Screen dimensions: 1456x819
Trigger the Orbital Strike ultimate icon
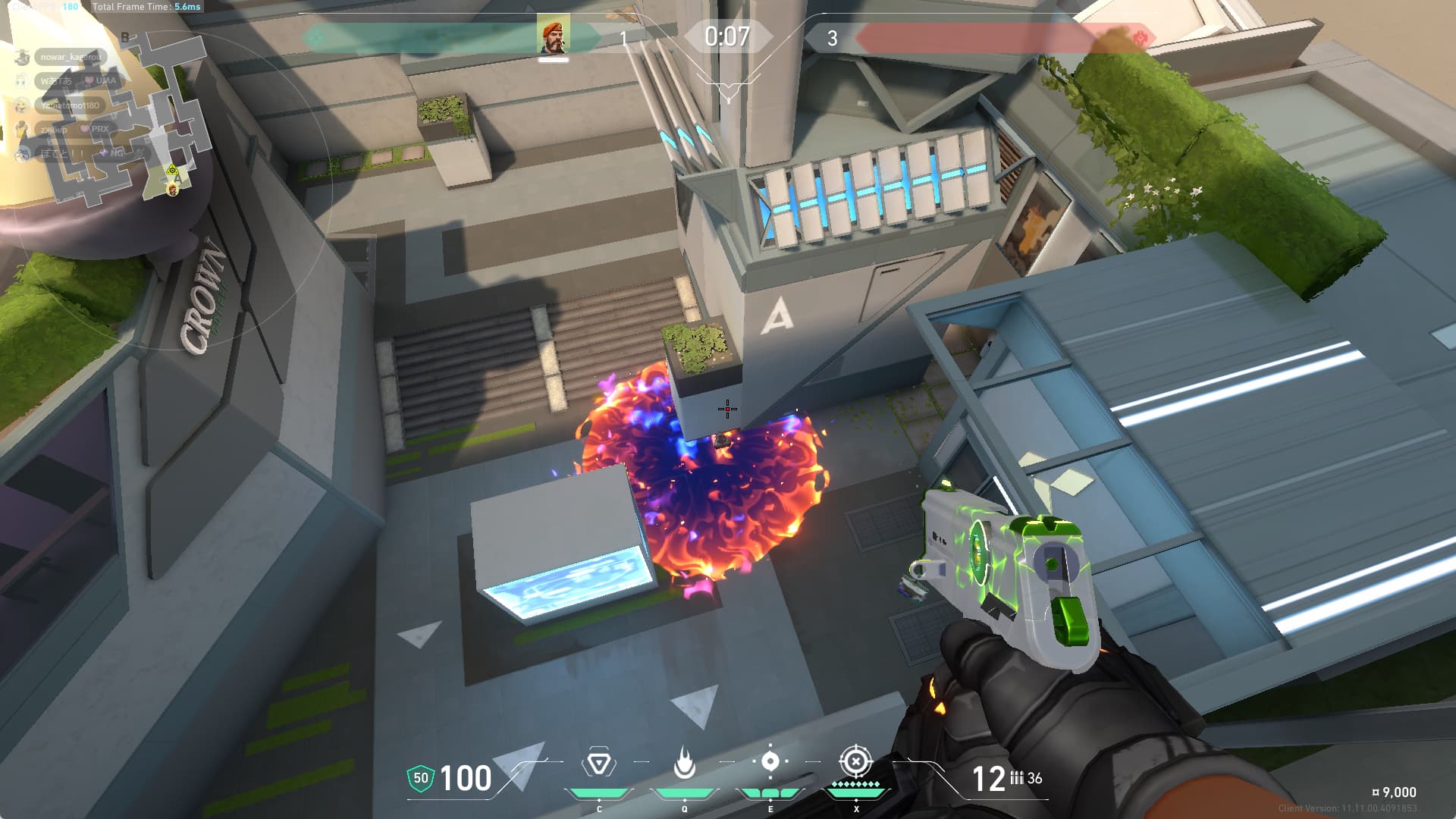coord(855,761)
